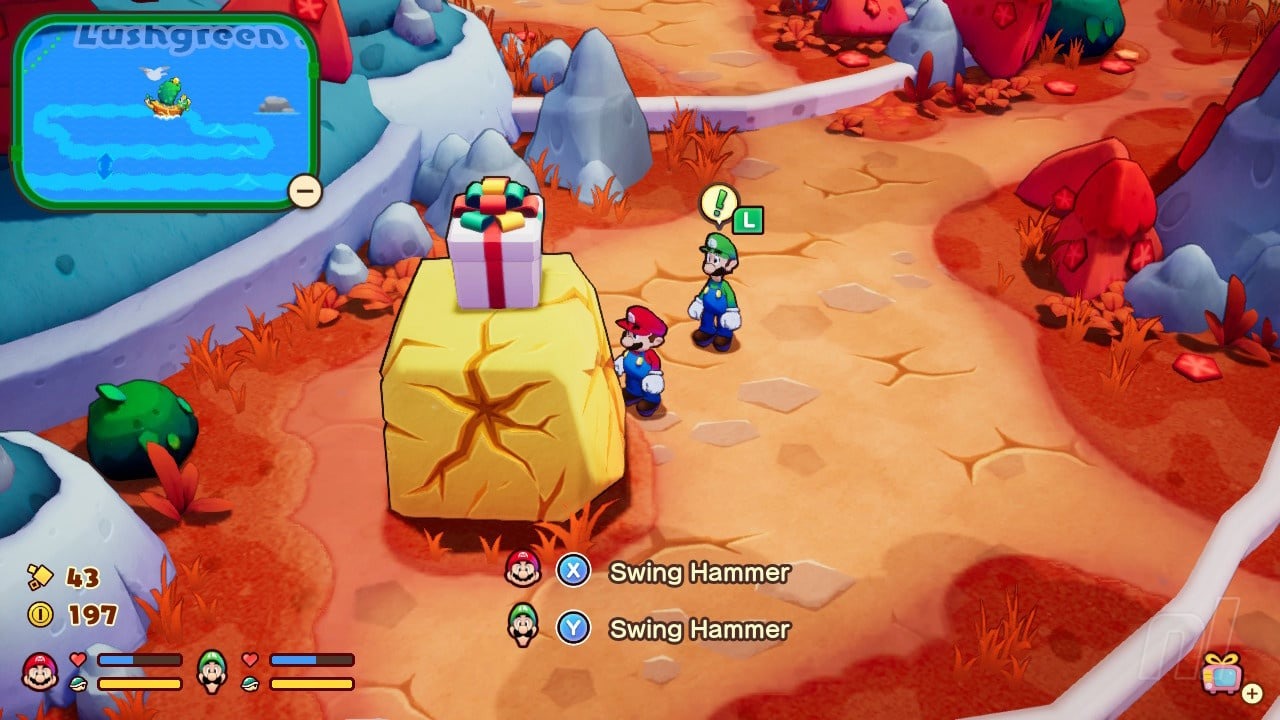Click the ship marker on the minimap
The width and height of the screenshot is (1280, 720).
click(x=168, y=96)
